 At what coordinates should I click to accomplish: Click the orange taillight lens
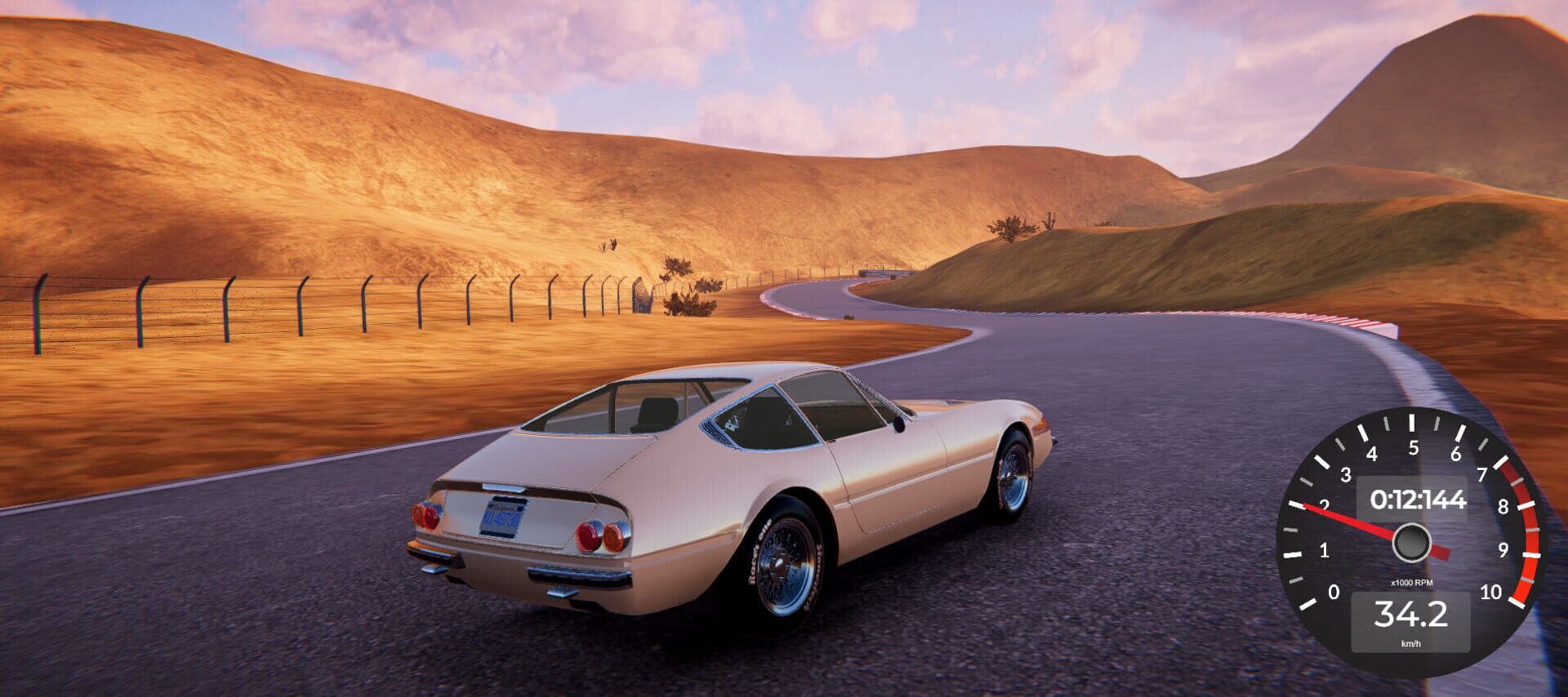point(614,537)
